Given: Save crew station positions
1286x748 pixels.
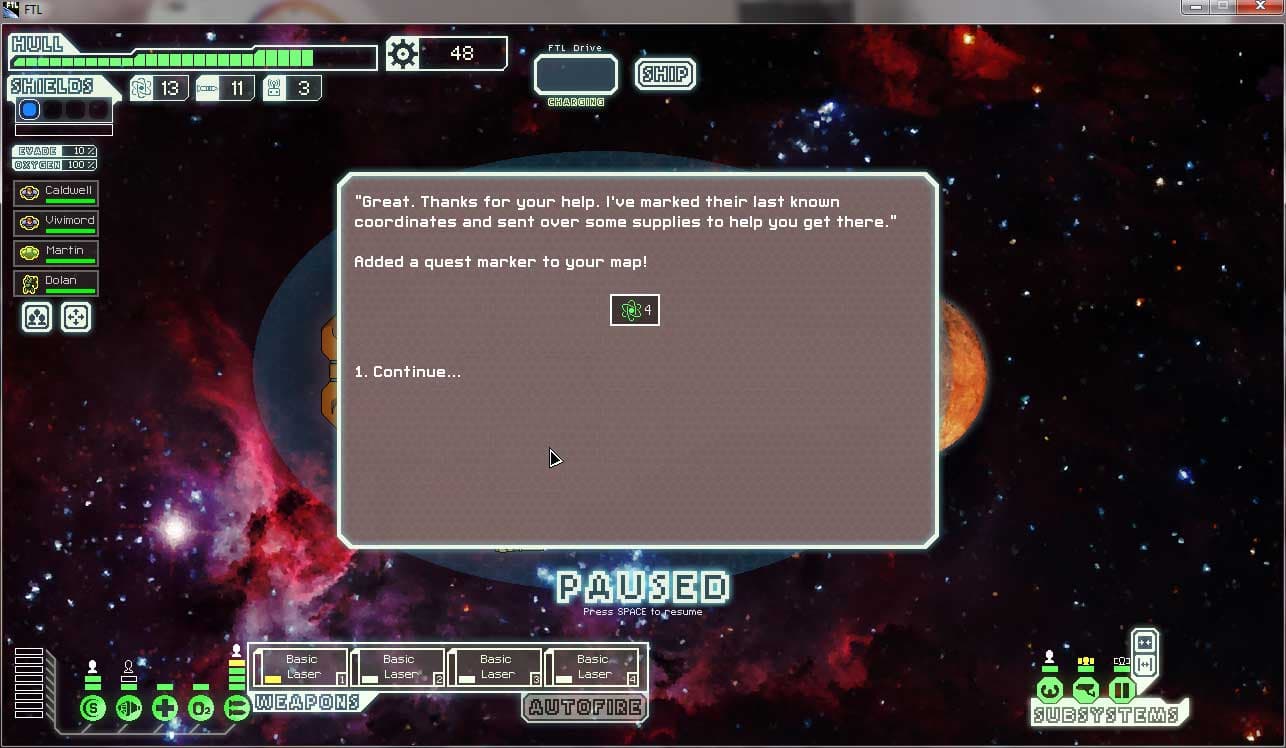Looking at the screenshot, I should tap(37, 317).
